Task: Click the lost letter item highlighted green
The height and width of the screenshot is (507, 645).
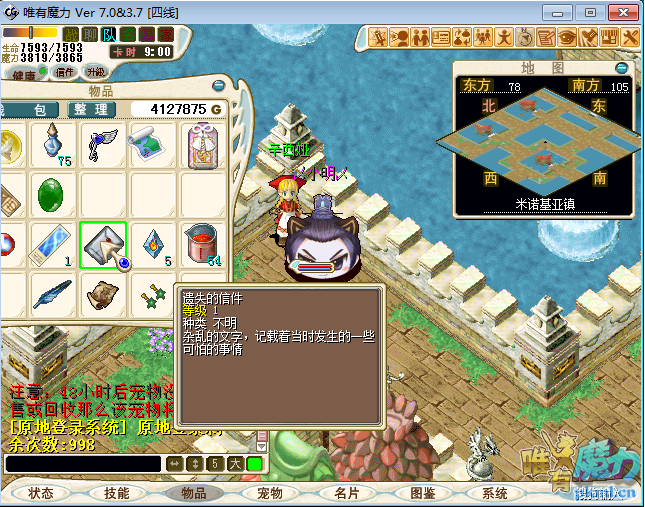Action: (103, 245)
